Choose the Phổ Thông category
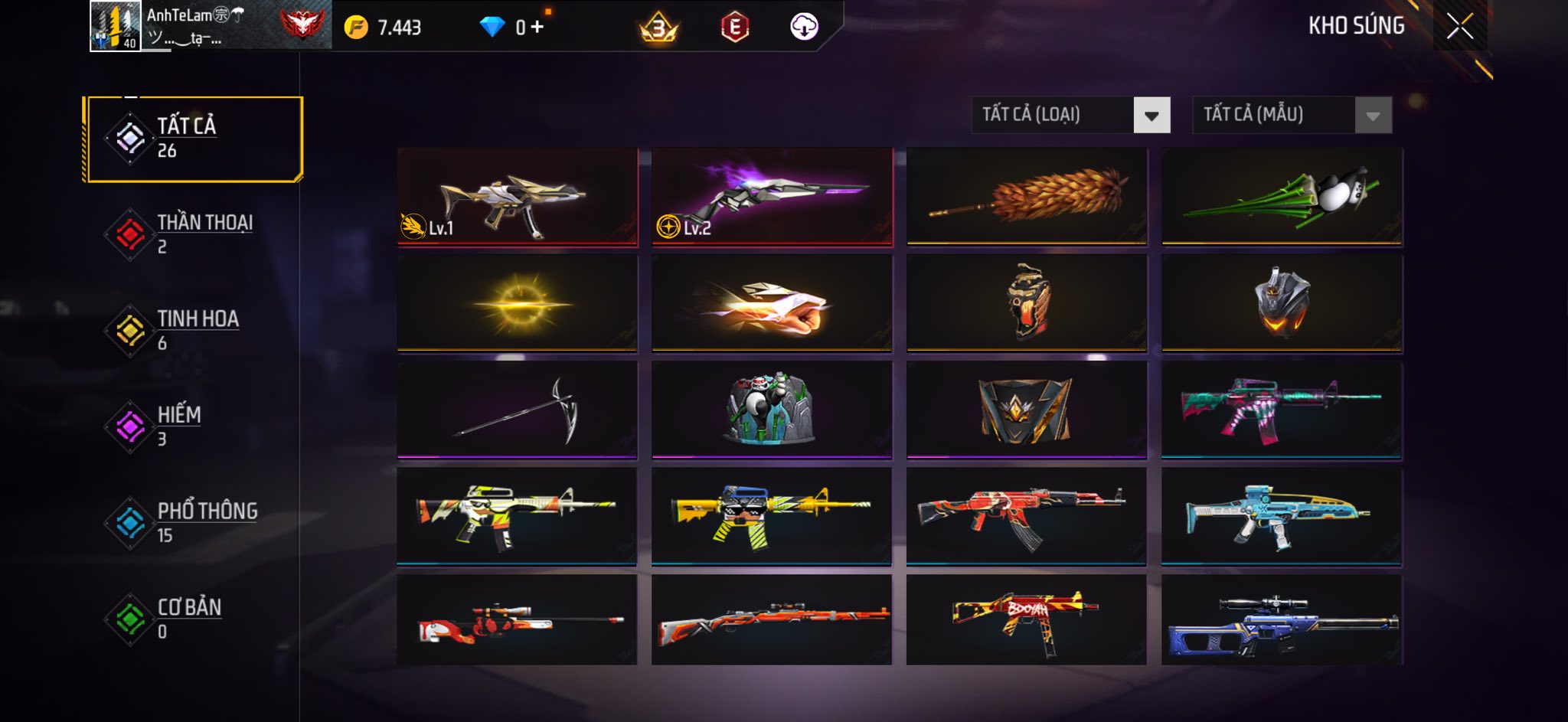This screenshot has height=722, width=1568. (x=194, y=523)
